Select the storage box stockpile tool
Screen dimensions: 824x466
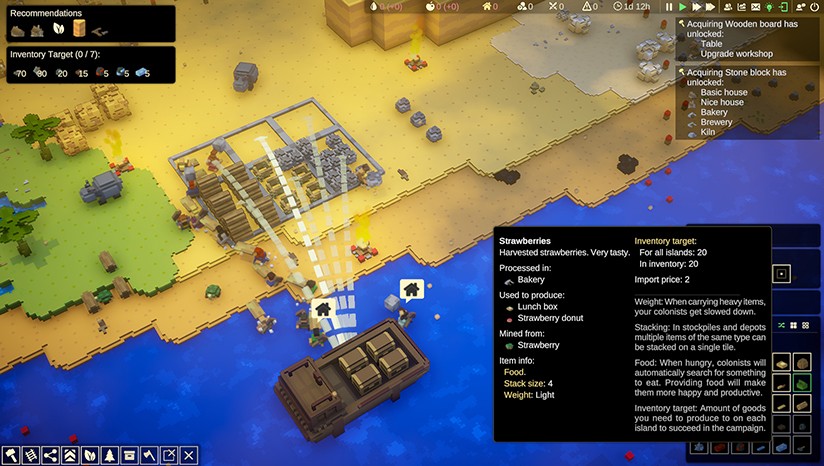point(129,455)
